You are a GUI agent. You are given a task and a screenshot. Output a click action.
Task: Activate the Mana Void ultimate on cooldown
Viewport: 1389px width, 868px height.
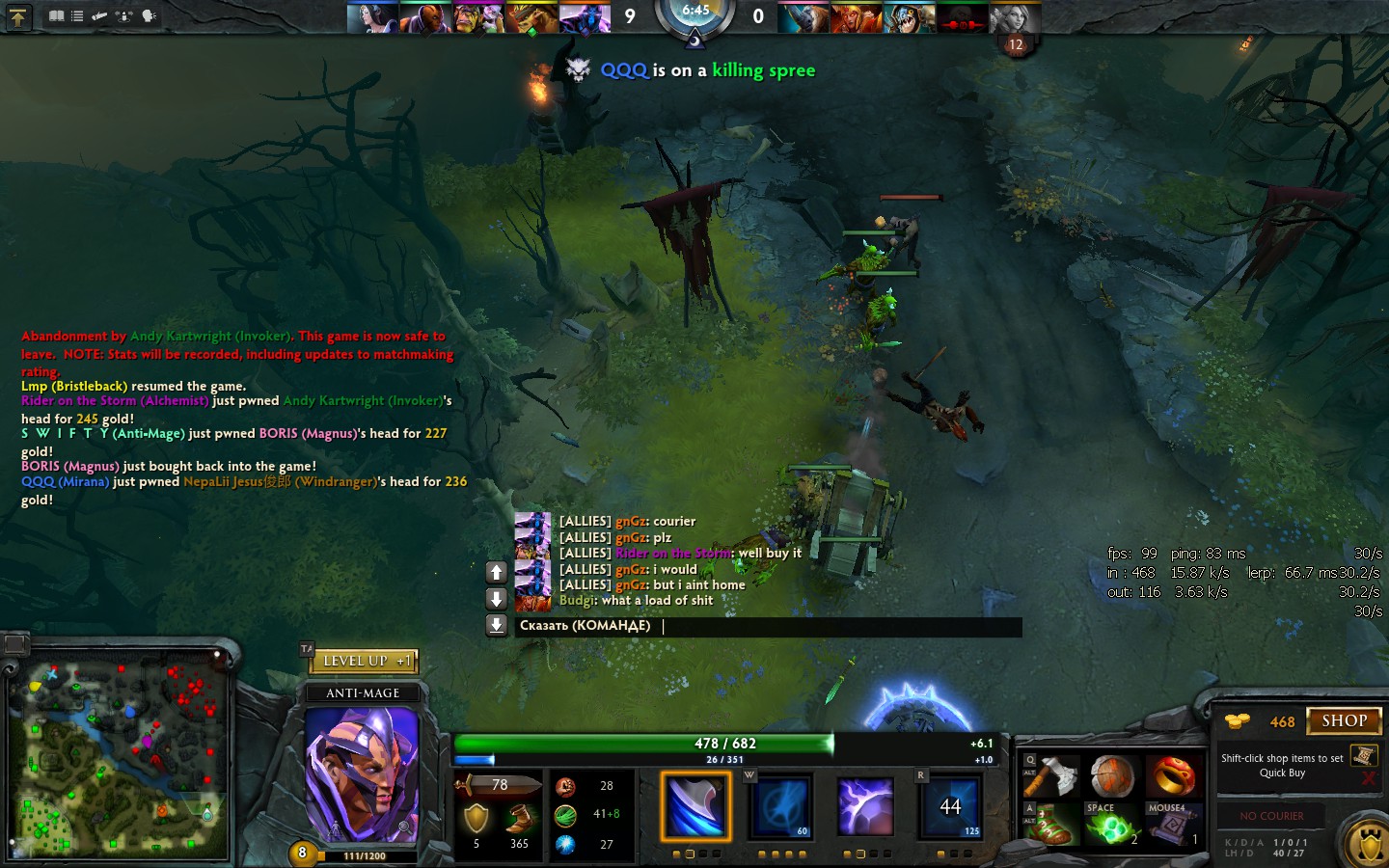tap(950, 805)
